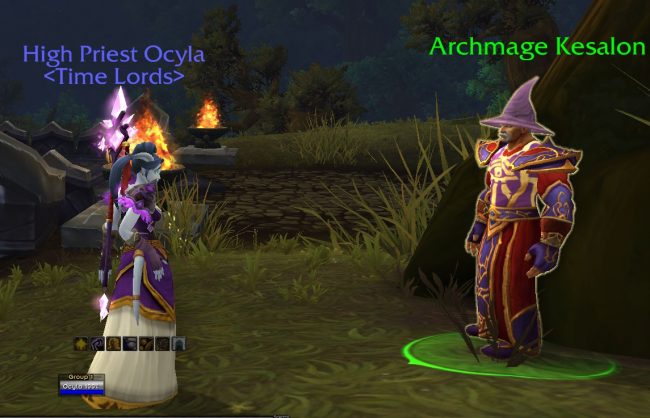Select the grey-blue orb buff icon

pyautogui.click(x=130, y=344)
